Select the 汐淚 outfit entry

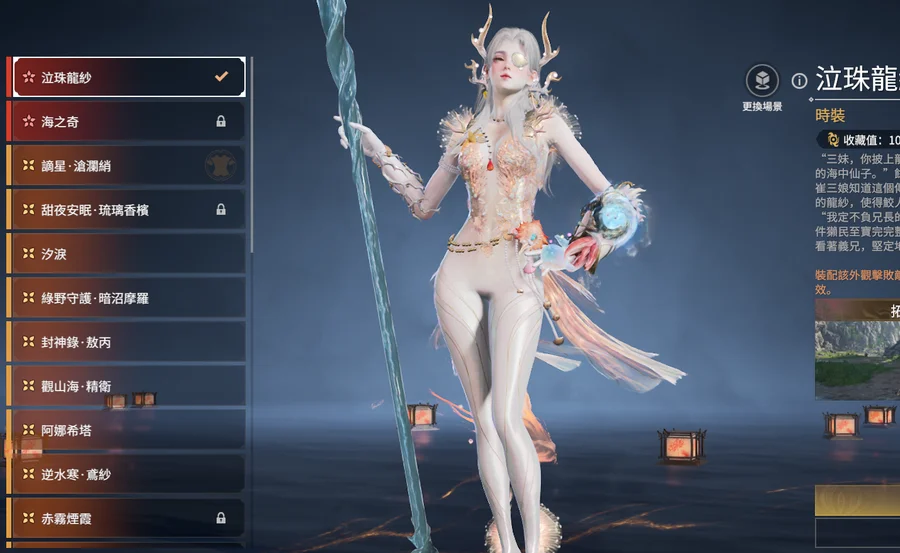click(126, 254)
